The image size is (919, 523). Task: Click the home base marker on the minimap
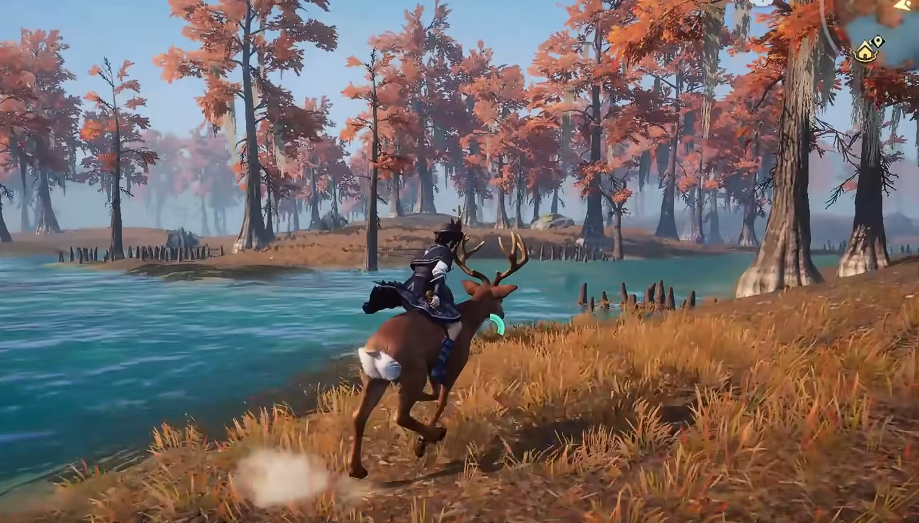[x=866, y=51]
